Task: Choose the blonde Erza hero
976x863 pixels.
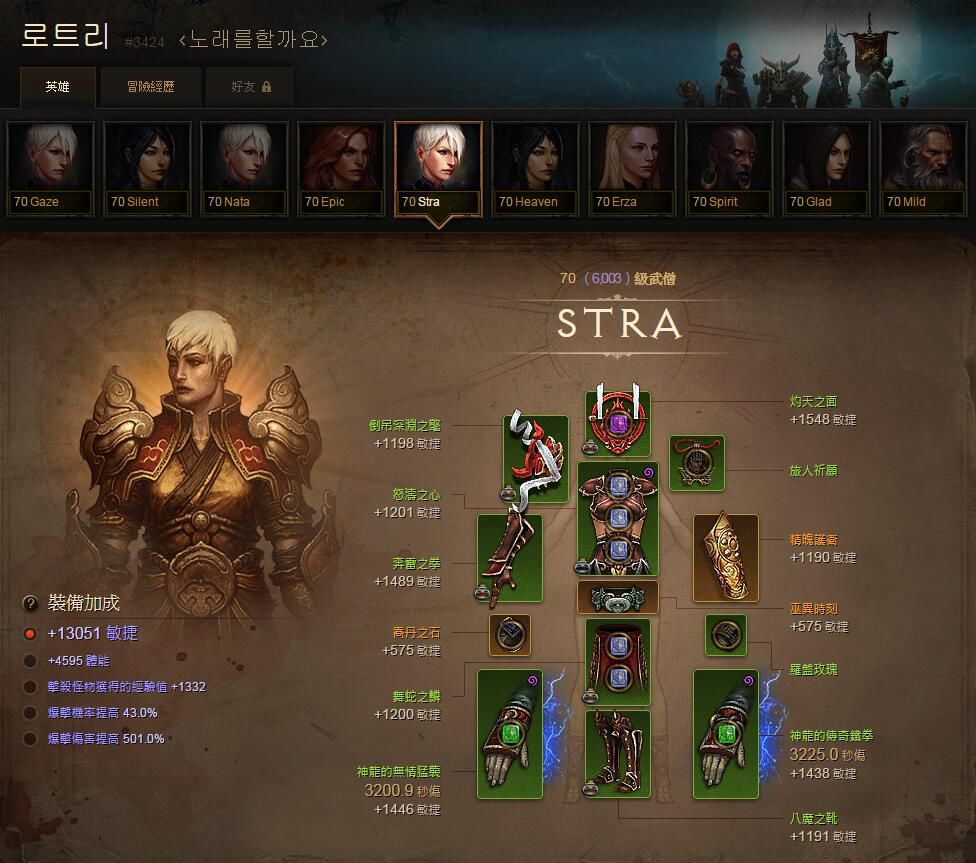Action: point(633,168)
